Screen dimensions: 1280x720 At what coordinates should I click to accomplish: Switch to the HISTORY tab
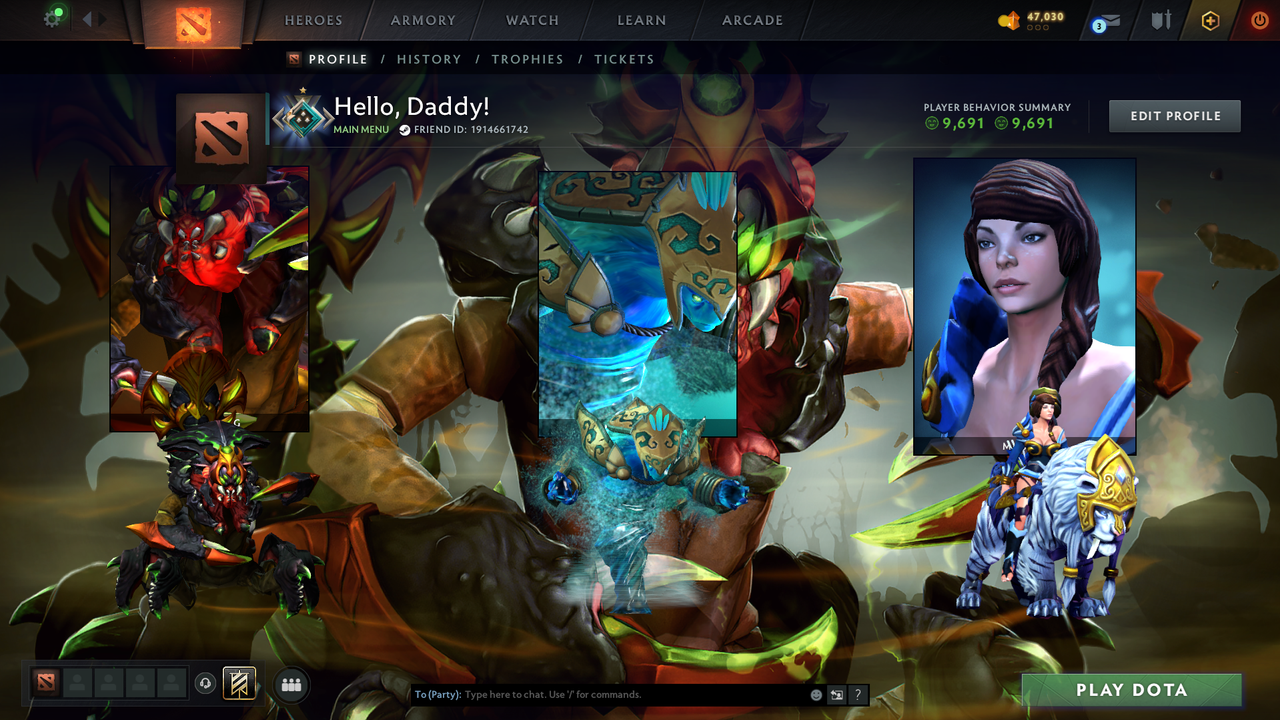click(429, 59)
